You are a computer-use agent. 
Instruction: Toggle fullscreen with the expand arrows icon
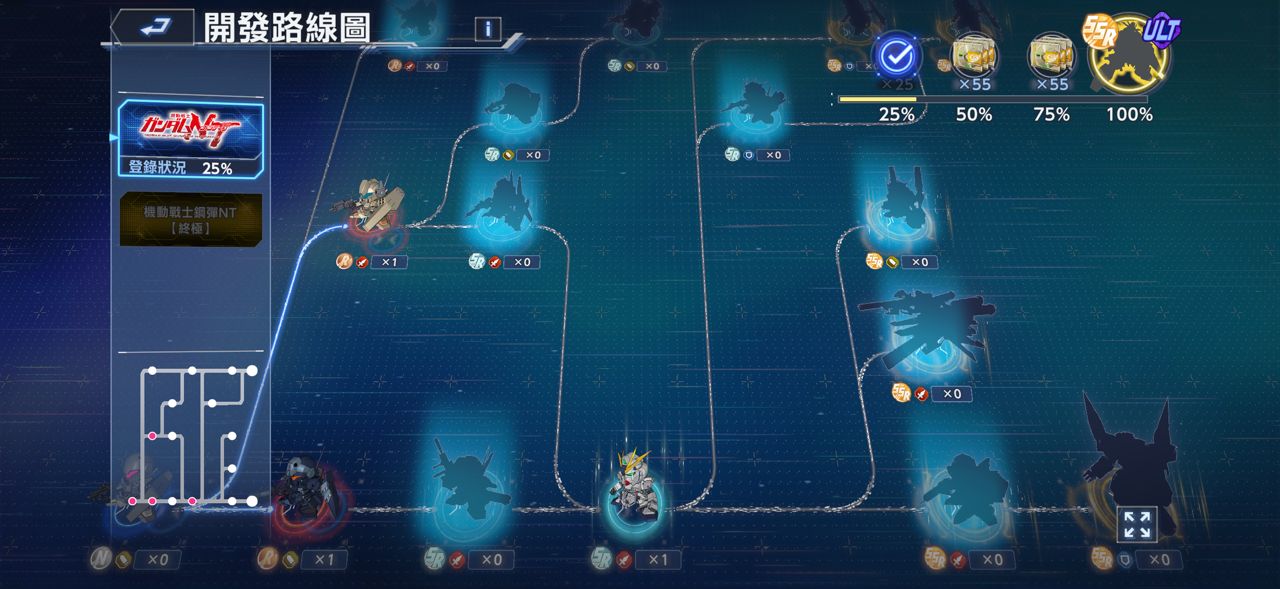tap(1136, 524)
